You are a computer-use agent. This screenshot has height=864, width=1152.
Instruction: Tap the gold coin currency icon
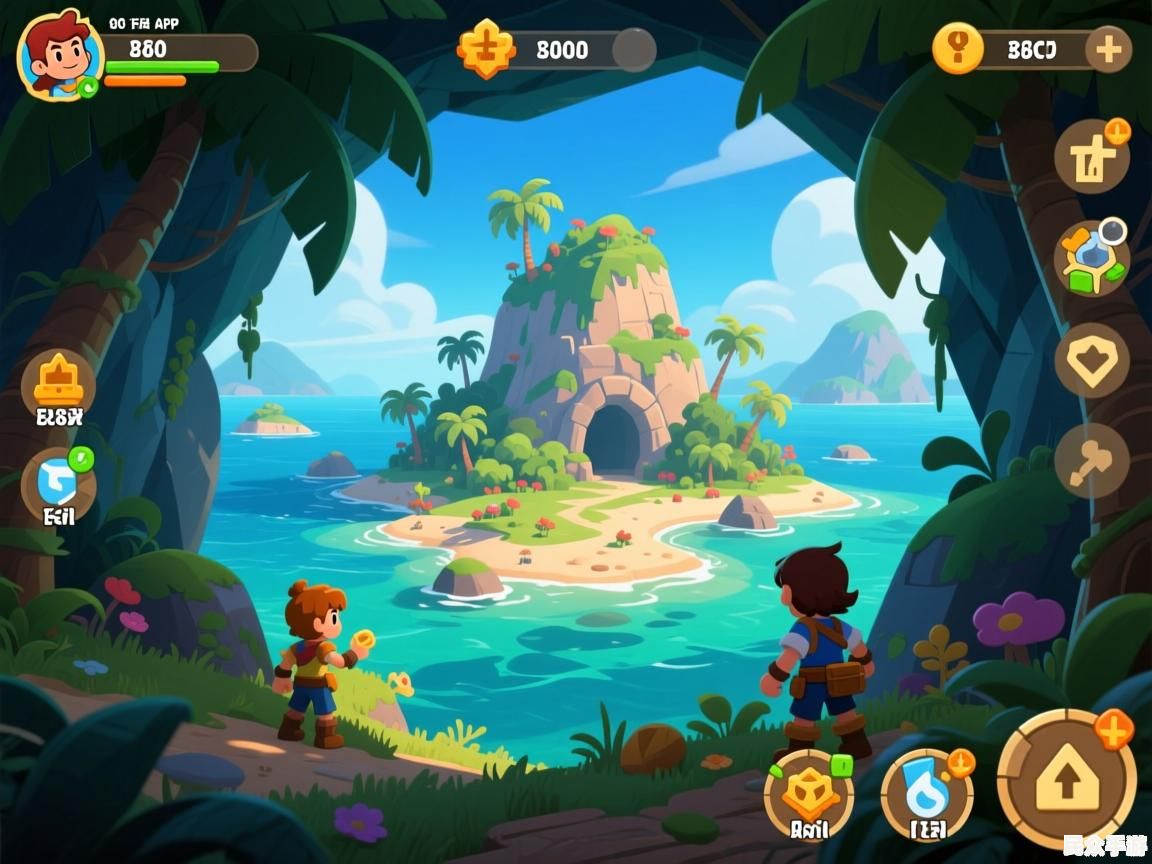957,49
